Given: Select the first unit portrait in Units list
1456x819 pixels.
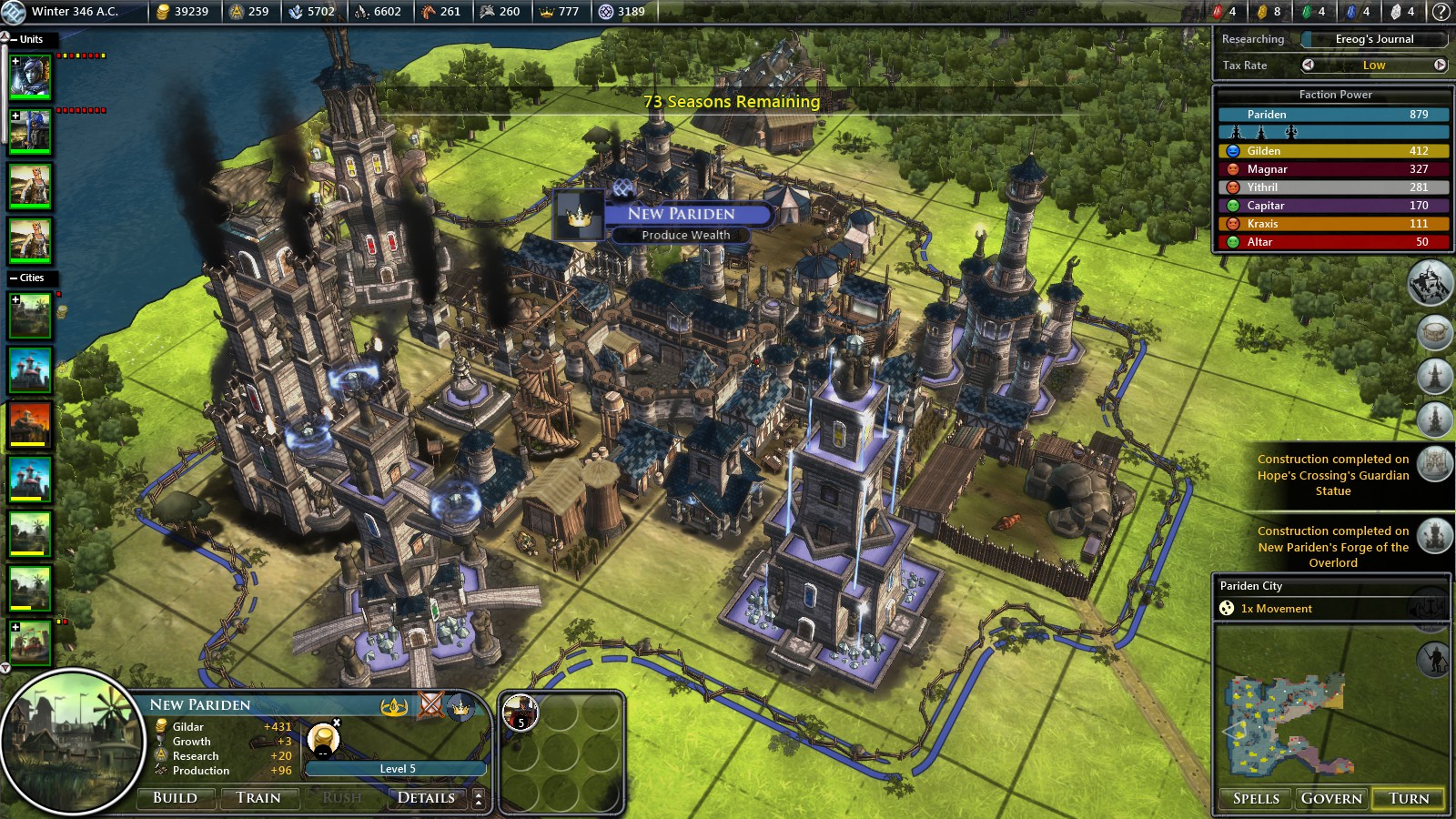Looking at the screenshot, I should coord(30,78).
